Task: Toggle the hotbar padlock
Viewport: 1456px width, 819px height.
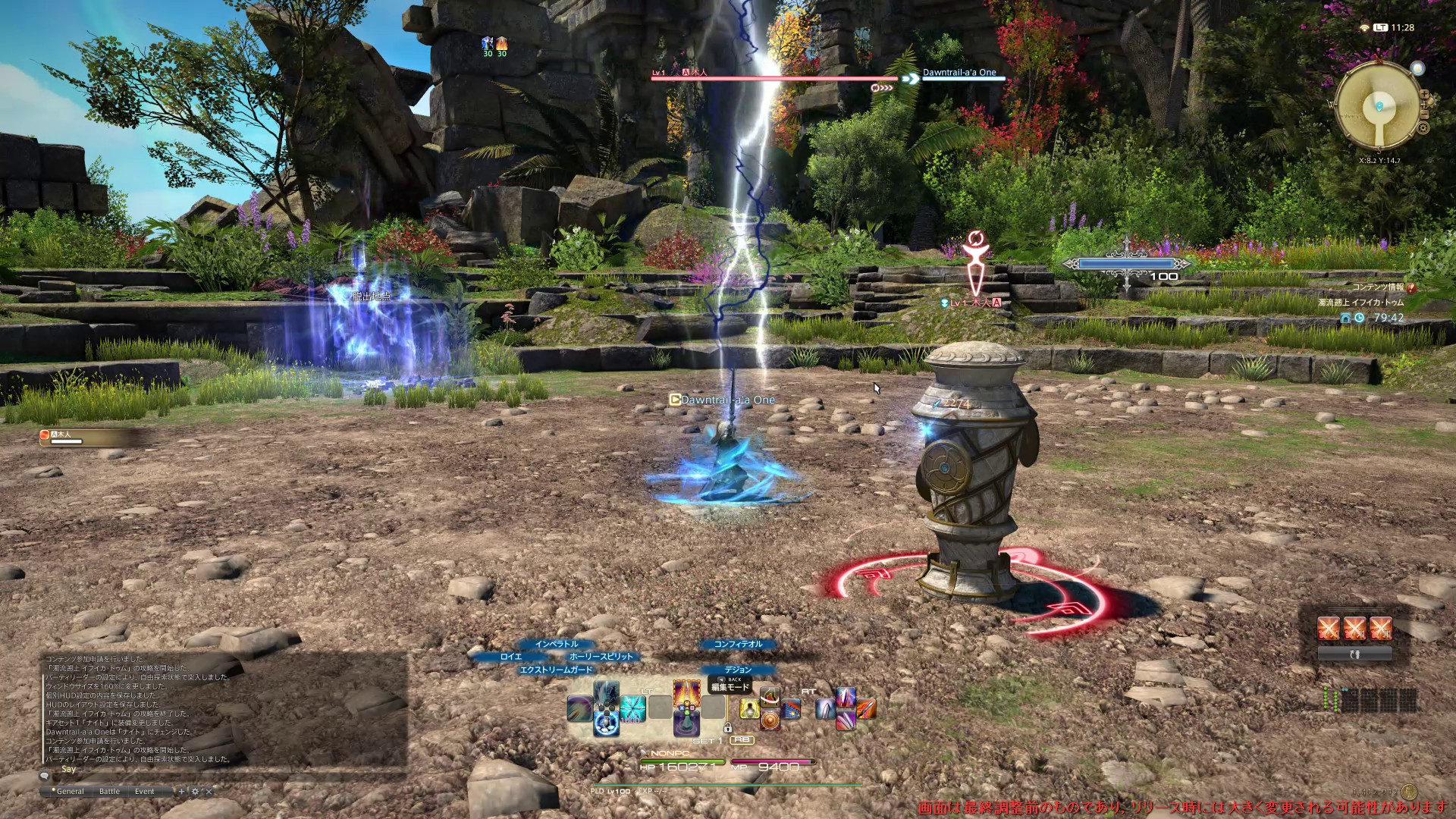Action: 727,728
